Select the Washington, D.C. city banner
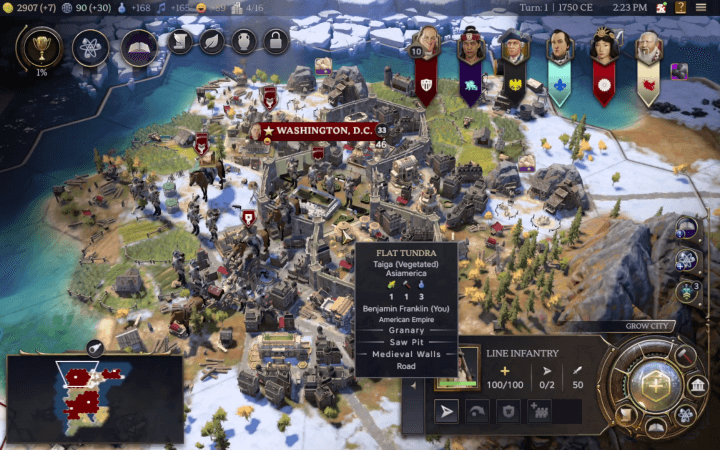Screen dimensions: 720x450 (319, 131)
